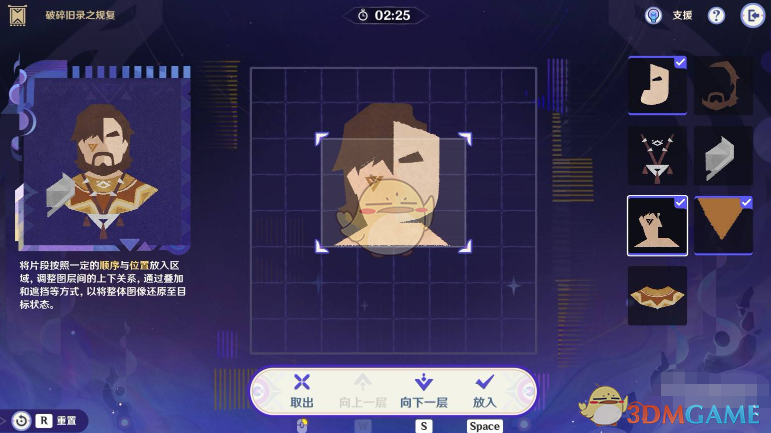Pick the gray axe blade fragment
This screenshot has height=433, width=771.
723,155
